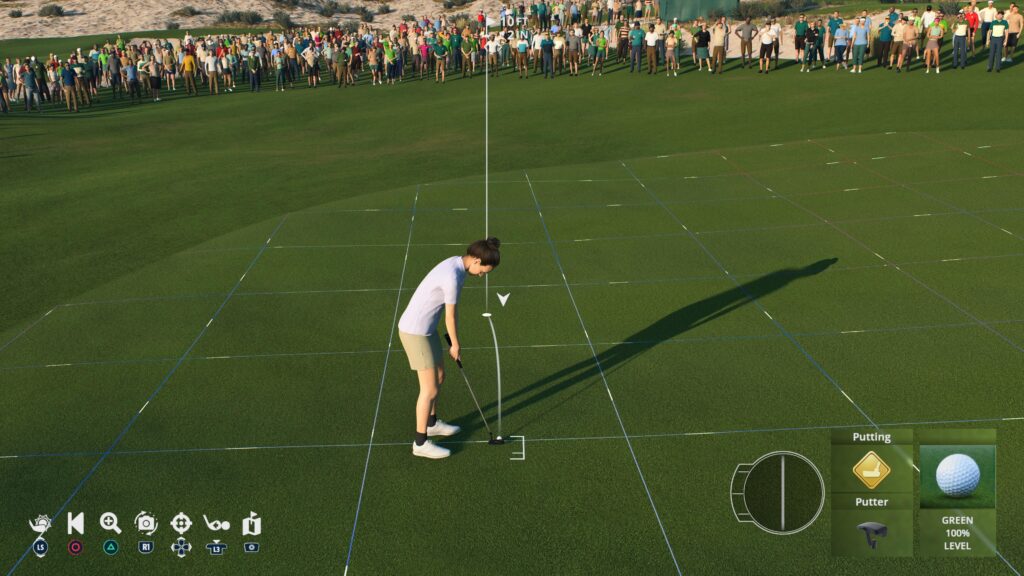Select the weather and lie conditions icon
This screenshot has height=576, width=1024.
click(40, 524)
